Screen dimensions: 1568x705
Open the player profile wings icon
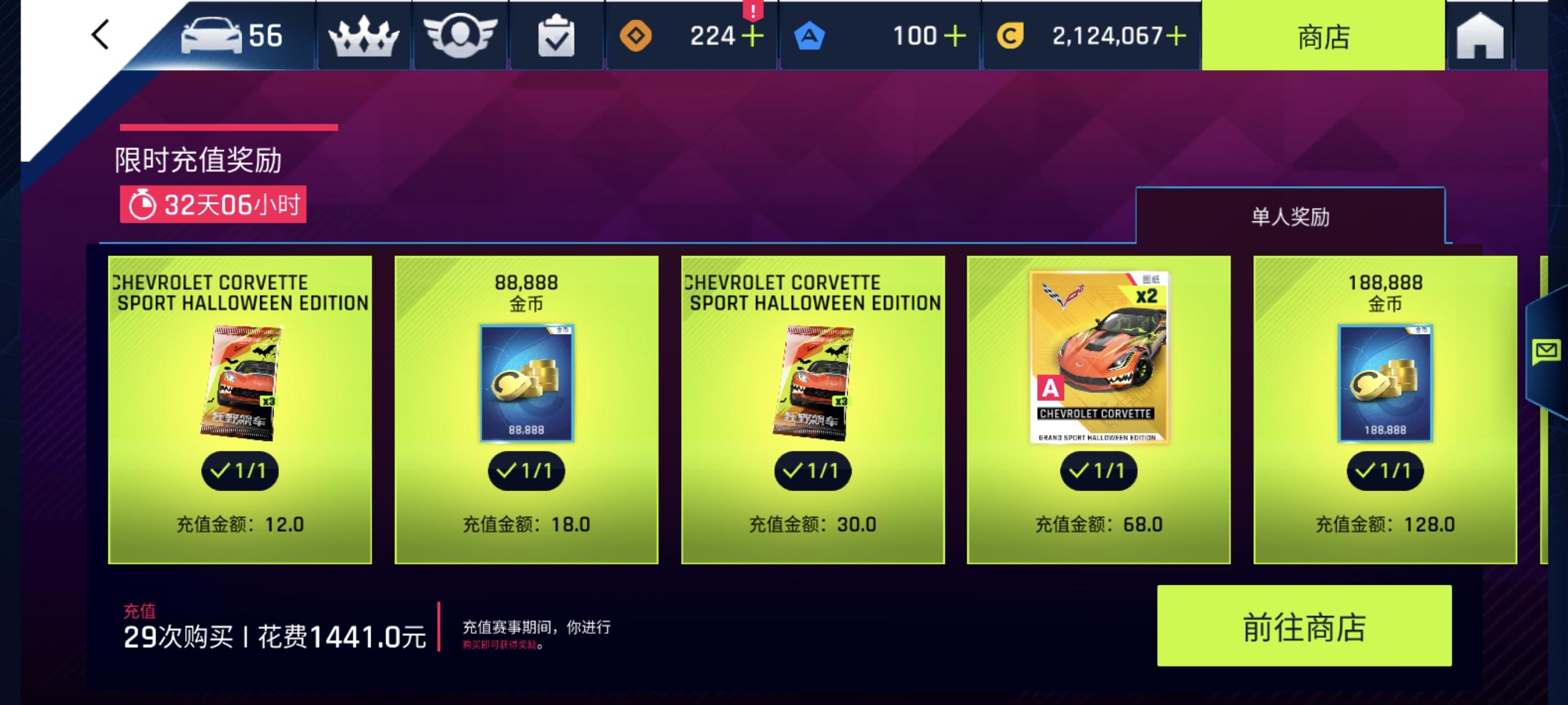[460, 35]
